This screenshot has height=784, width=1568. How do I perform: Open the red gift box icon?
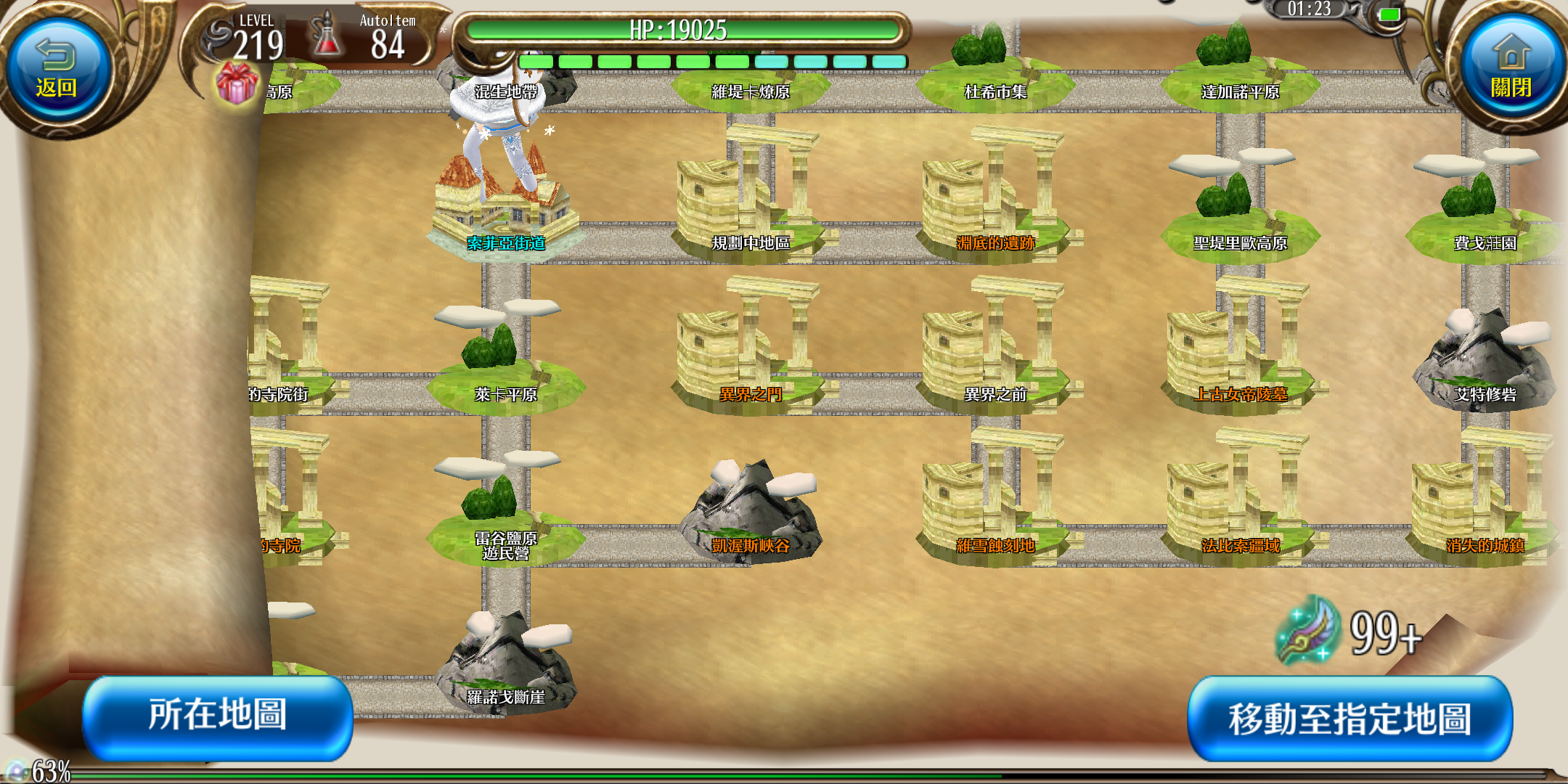click(x=237, y=83)
